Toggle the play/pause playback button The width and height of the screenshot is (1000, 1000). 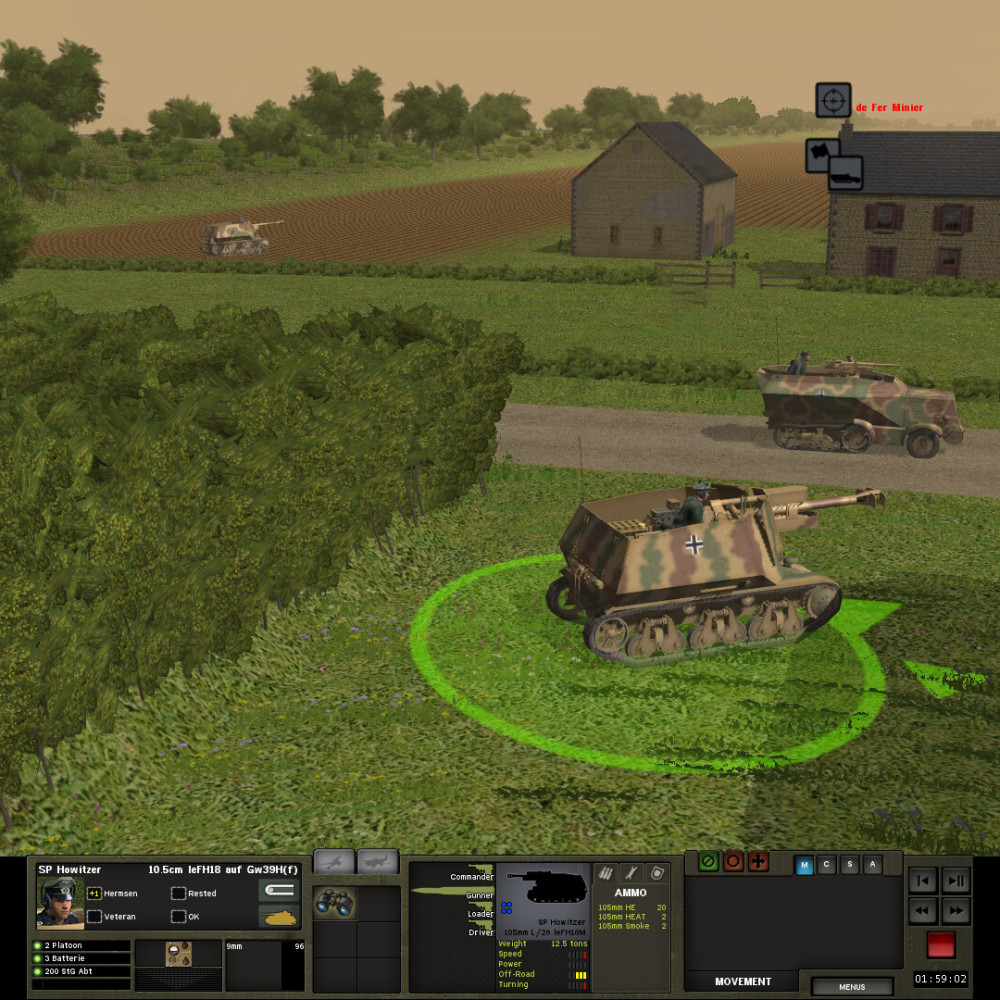[956, 881]
